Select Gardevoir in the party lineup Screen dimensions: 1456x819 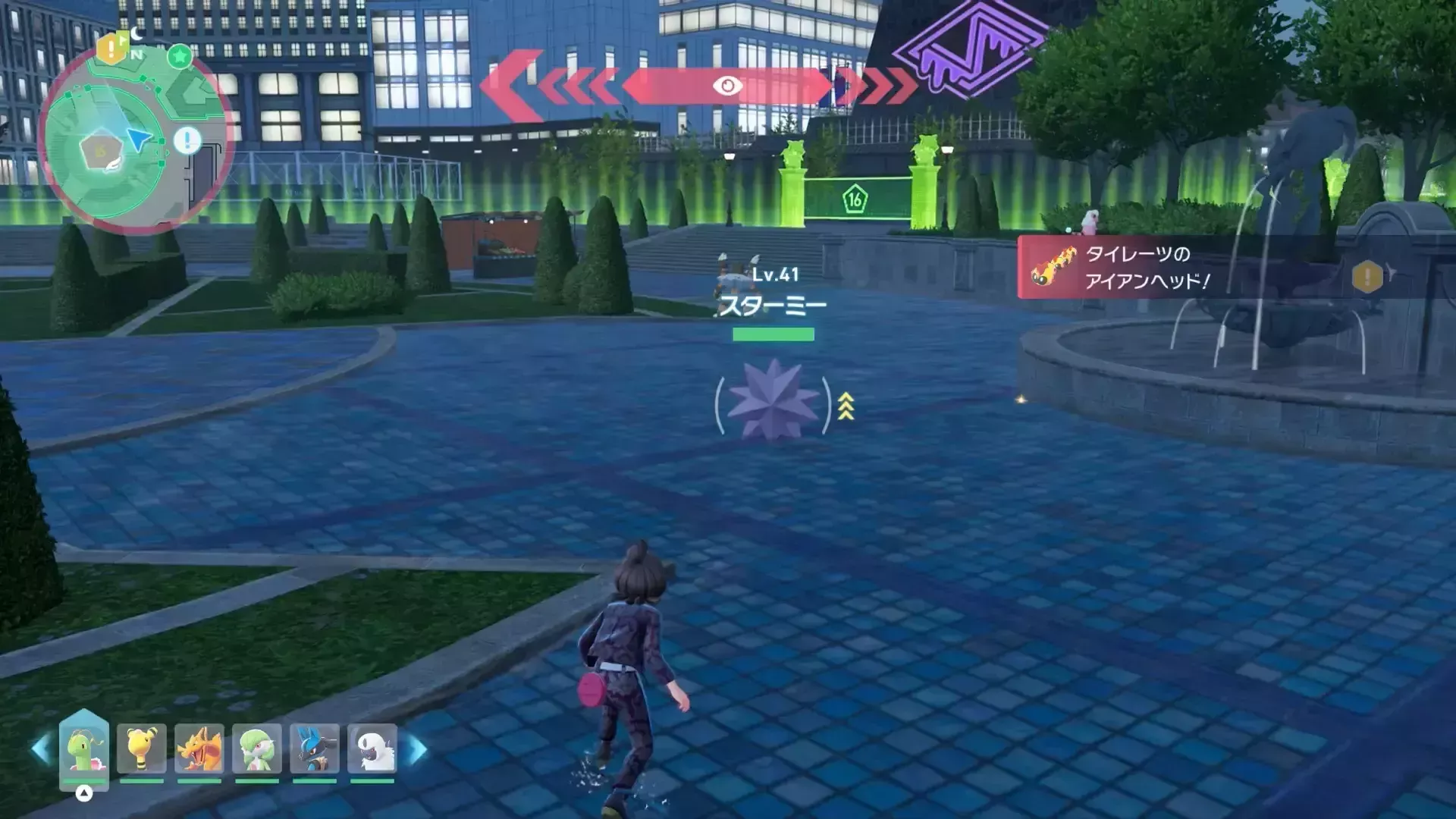coord(257,749)
